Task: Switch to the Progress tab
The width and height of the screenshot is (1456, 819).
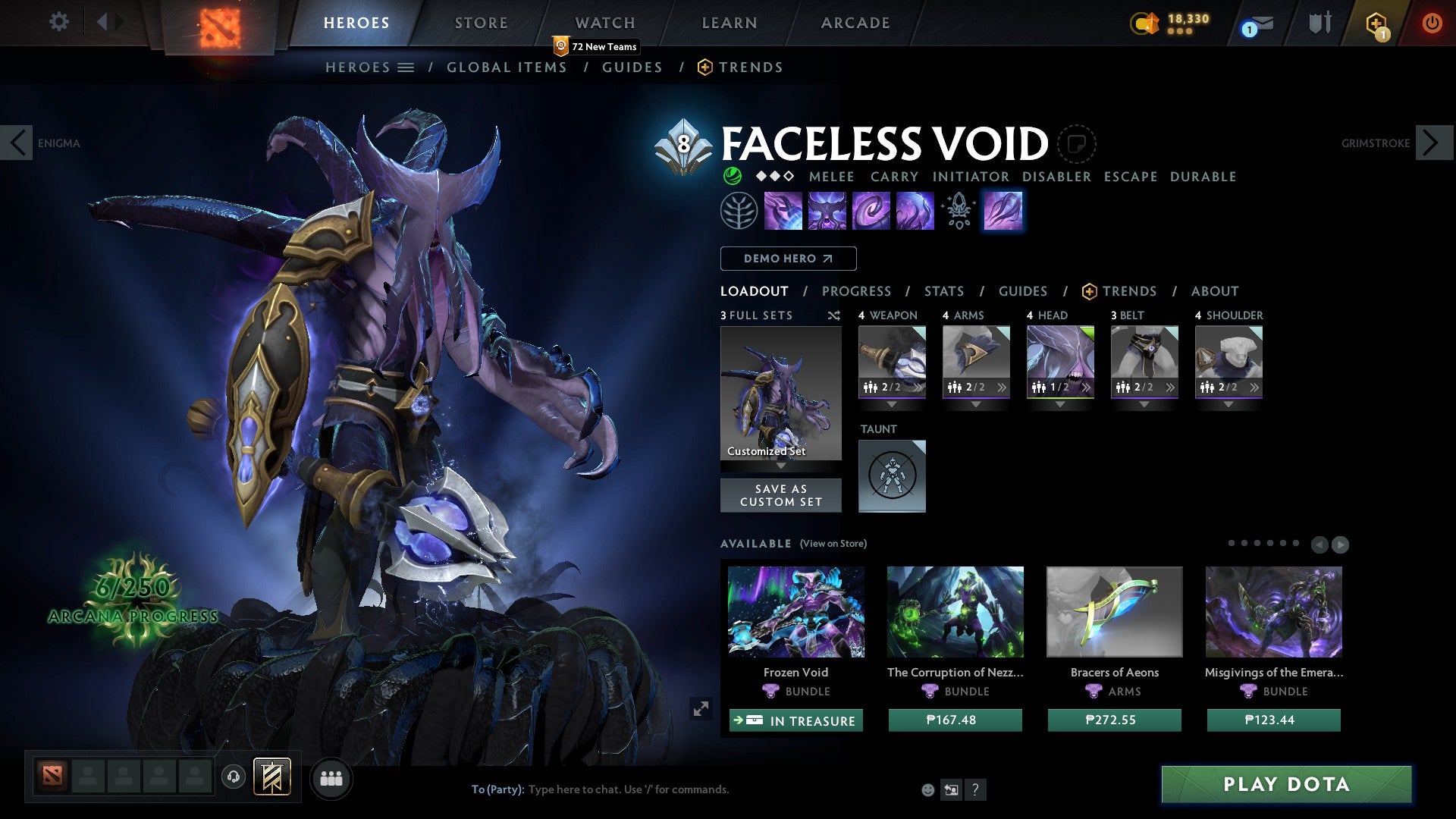Action: pos(857,291)
